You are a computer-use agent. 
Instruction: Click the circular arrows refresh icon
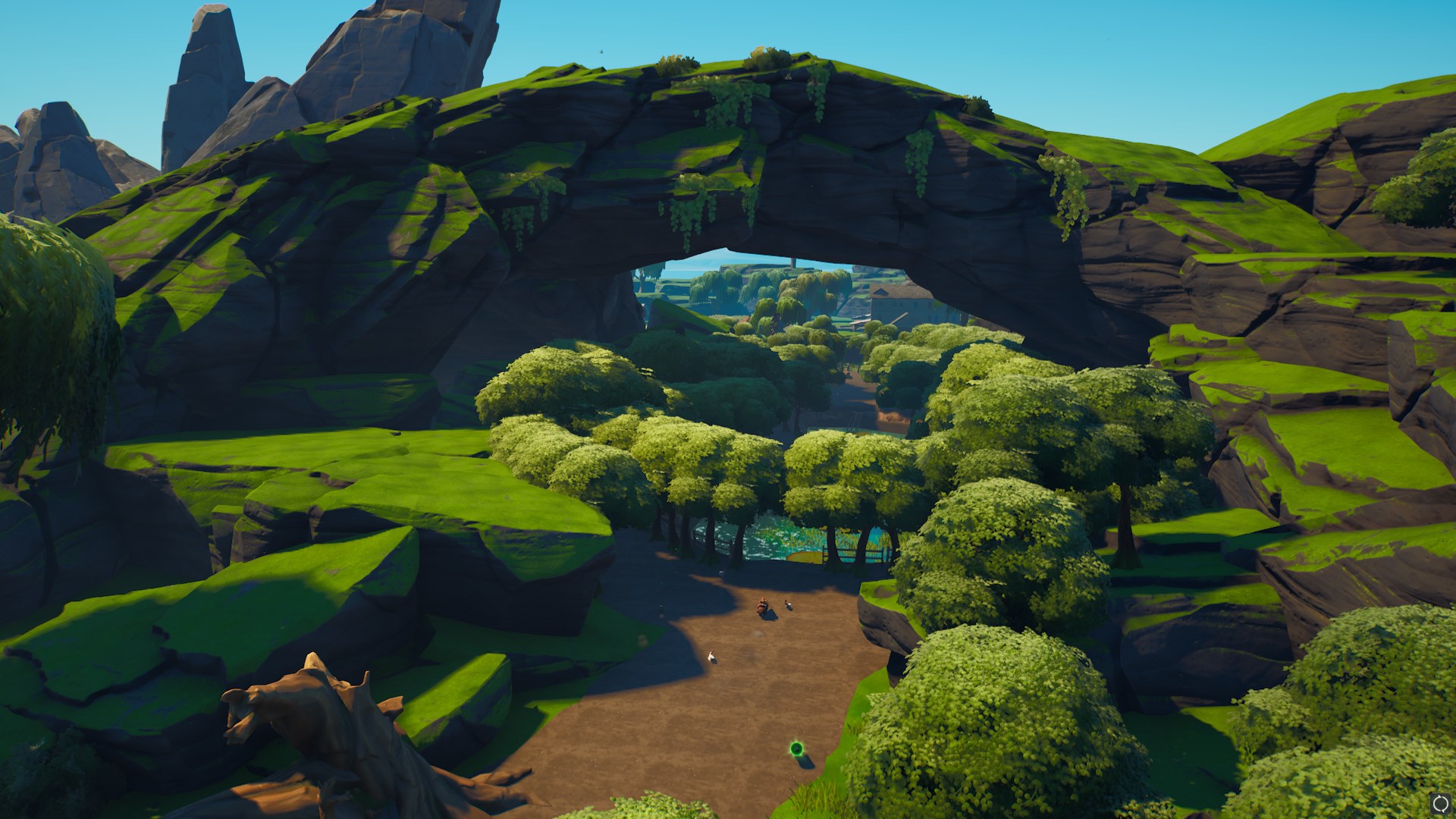point(1439,803)
